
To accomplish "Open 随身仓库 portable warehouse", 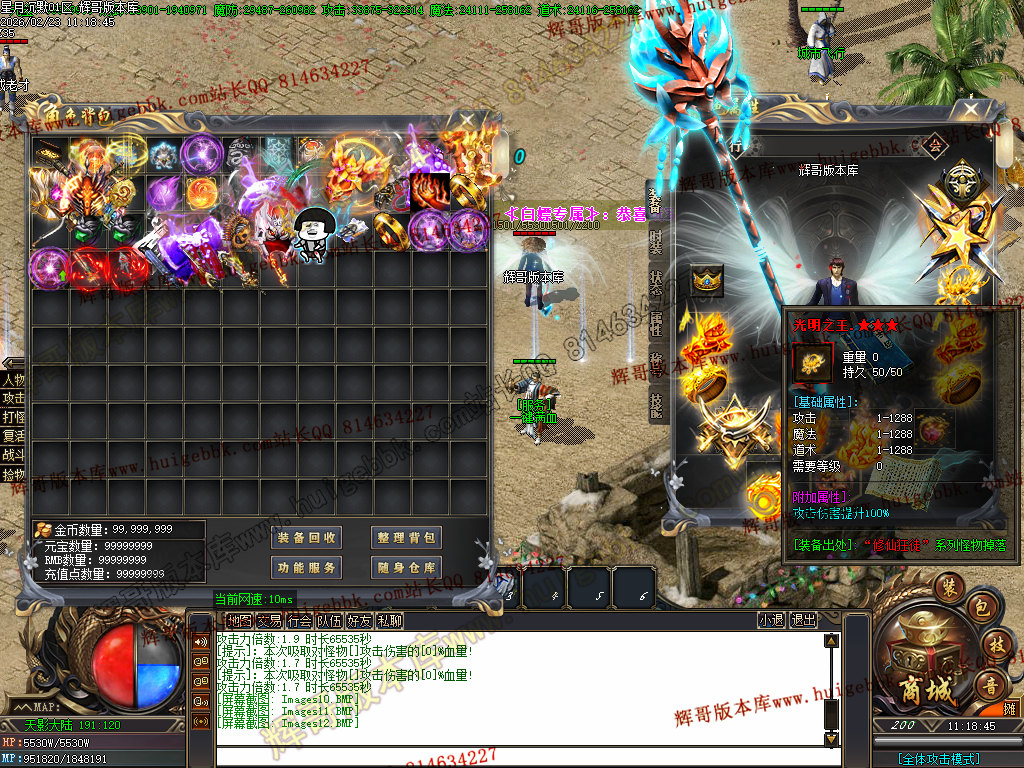I will point(407,568).
